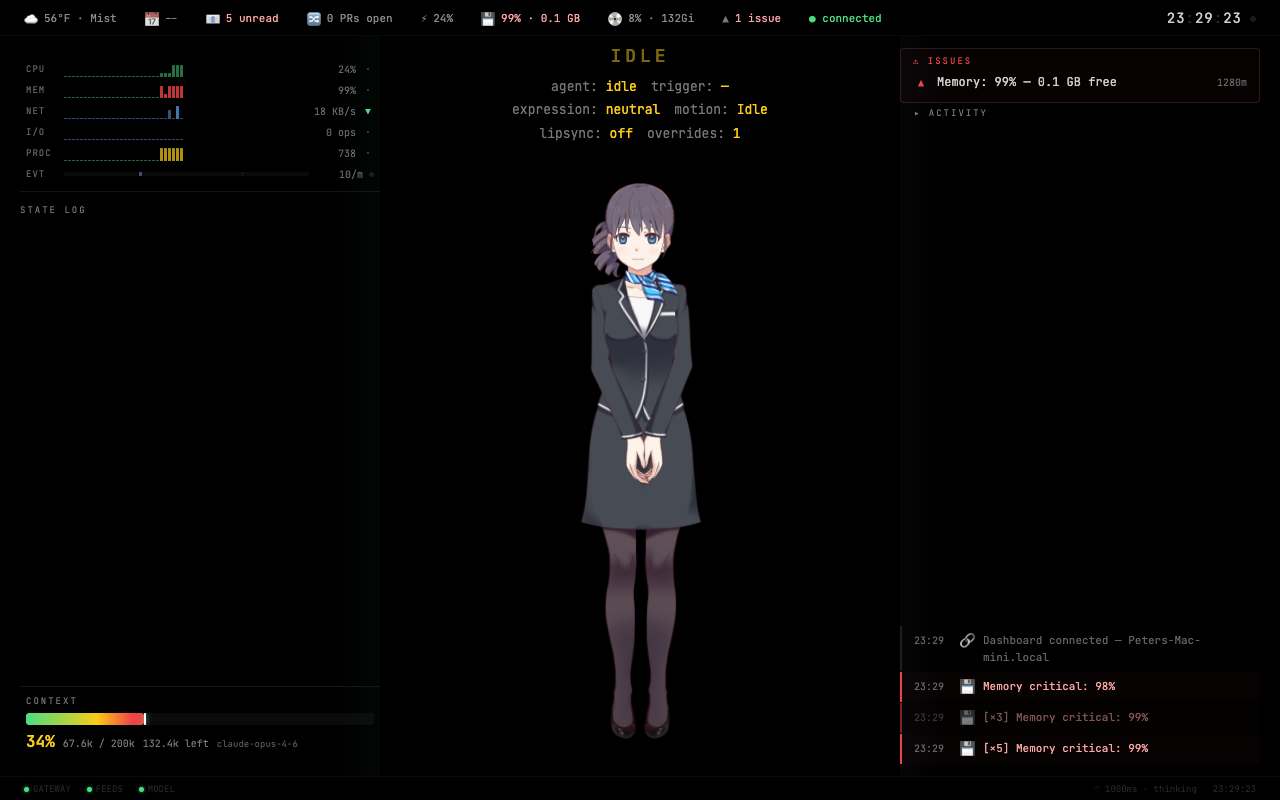Open the calendar icon in the status bar

pyautogui.click(x=152, y=18)
